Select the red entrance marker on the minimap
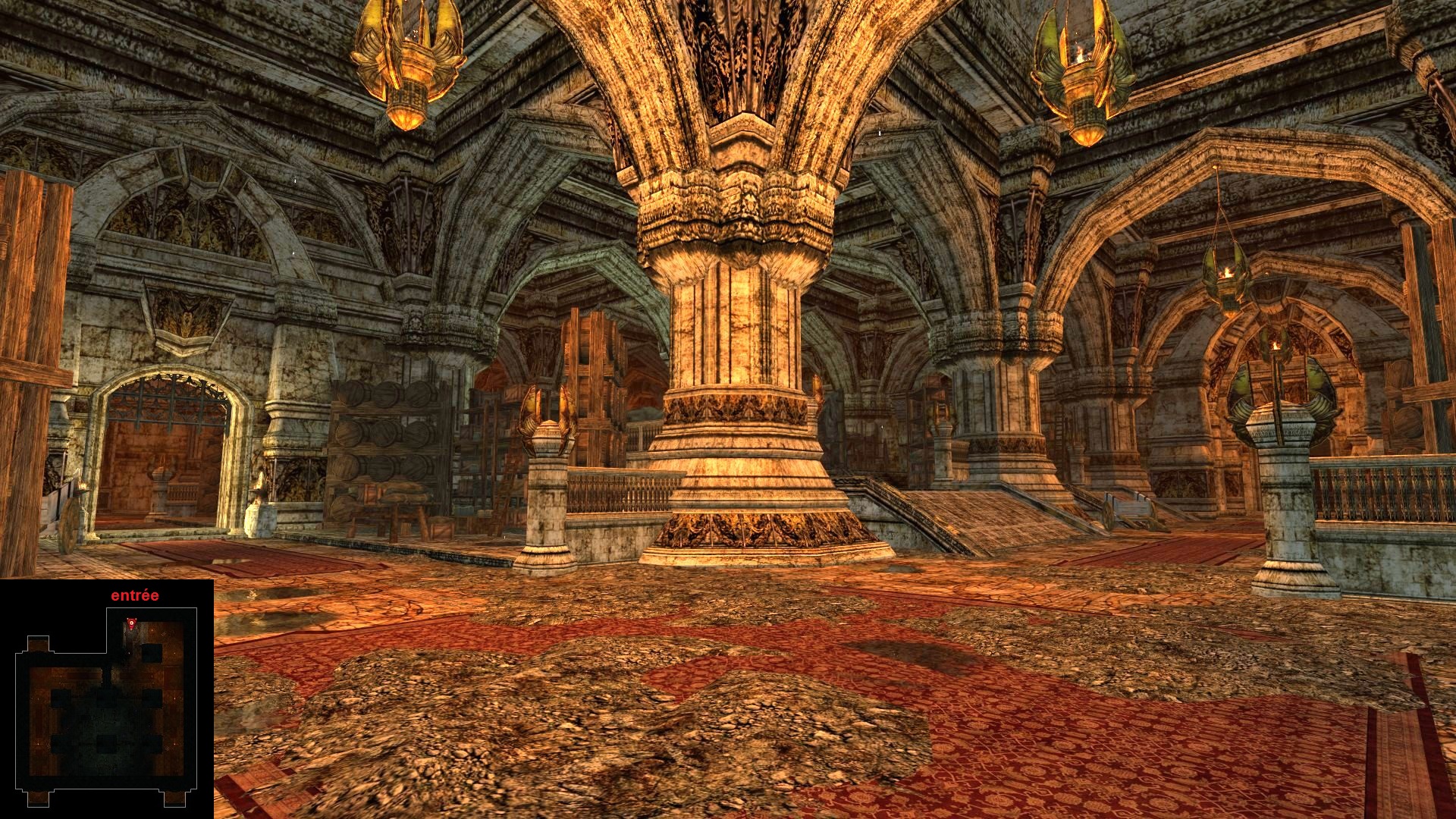Viewport: 1456px width, 819px height. pos(133,623)
